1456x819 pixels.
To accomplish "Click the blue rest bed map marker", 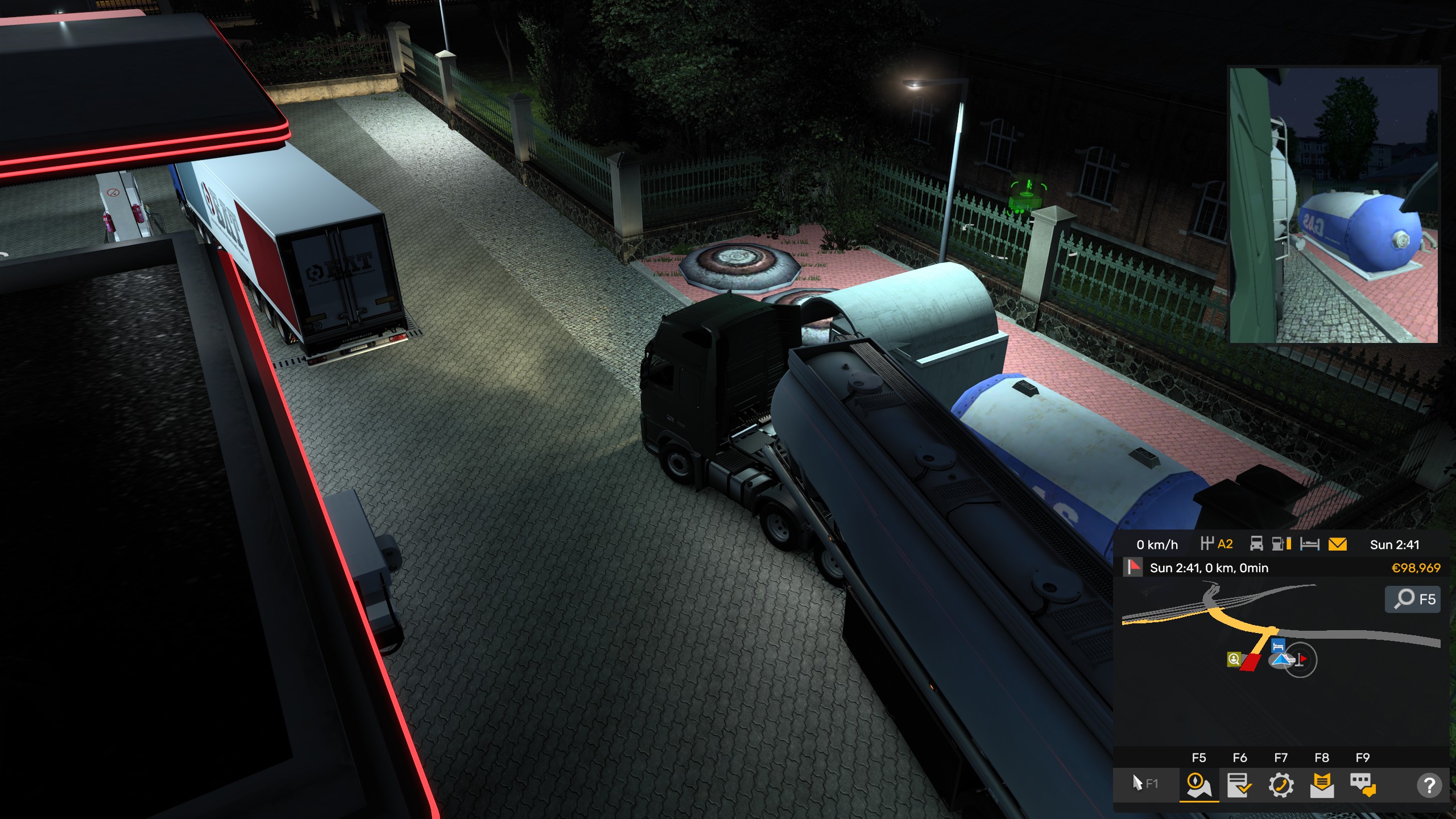I will click(1278, 646).
